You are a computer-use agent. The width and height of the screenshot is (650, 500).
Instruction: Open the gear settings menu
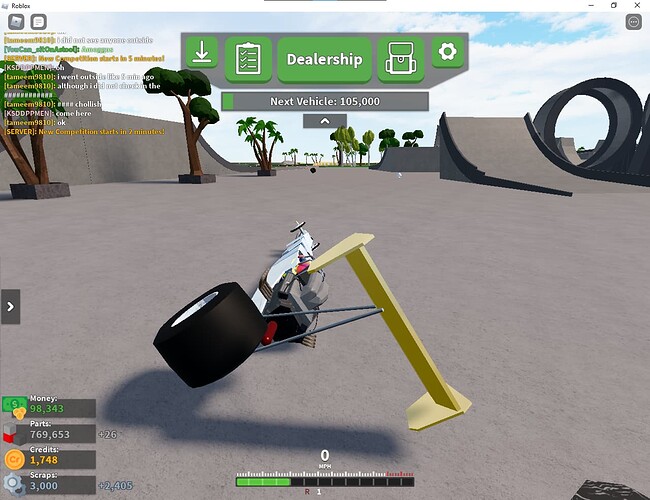pyautogui.click(x=447, y=52)
